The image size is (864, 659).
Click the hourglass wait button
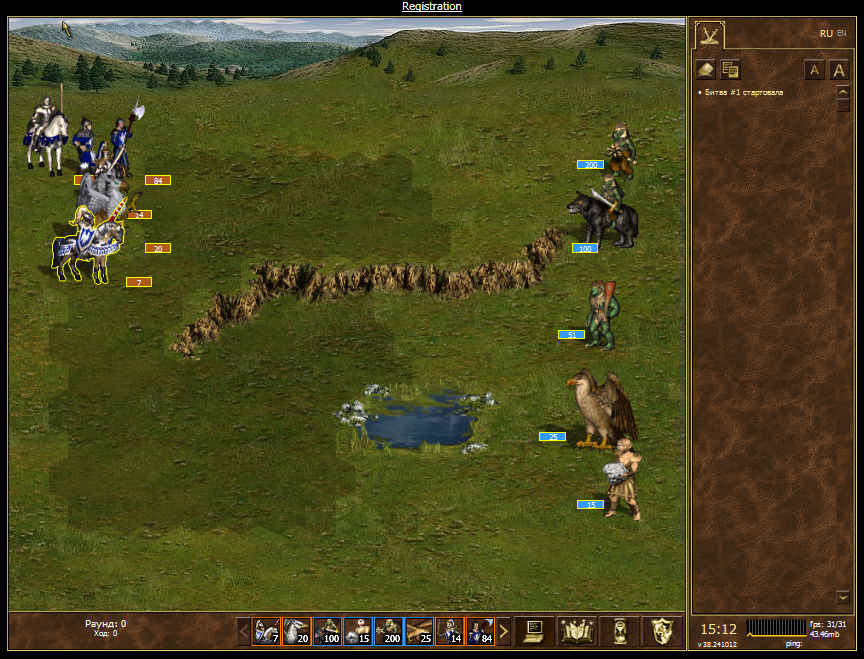point(620,631)
